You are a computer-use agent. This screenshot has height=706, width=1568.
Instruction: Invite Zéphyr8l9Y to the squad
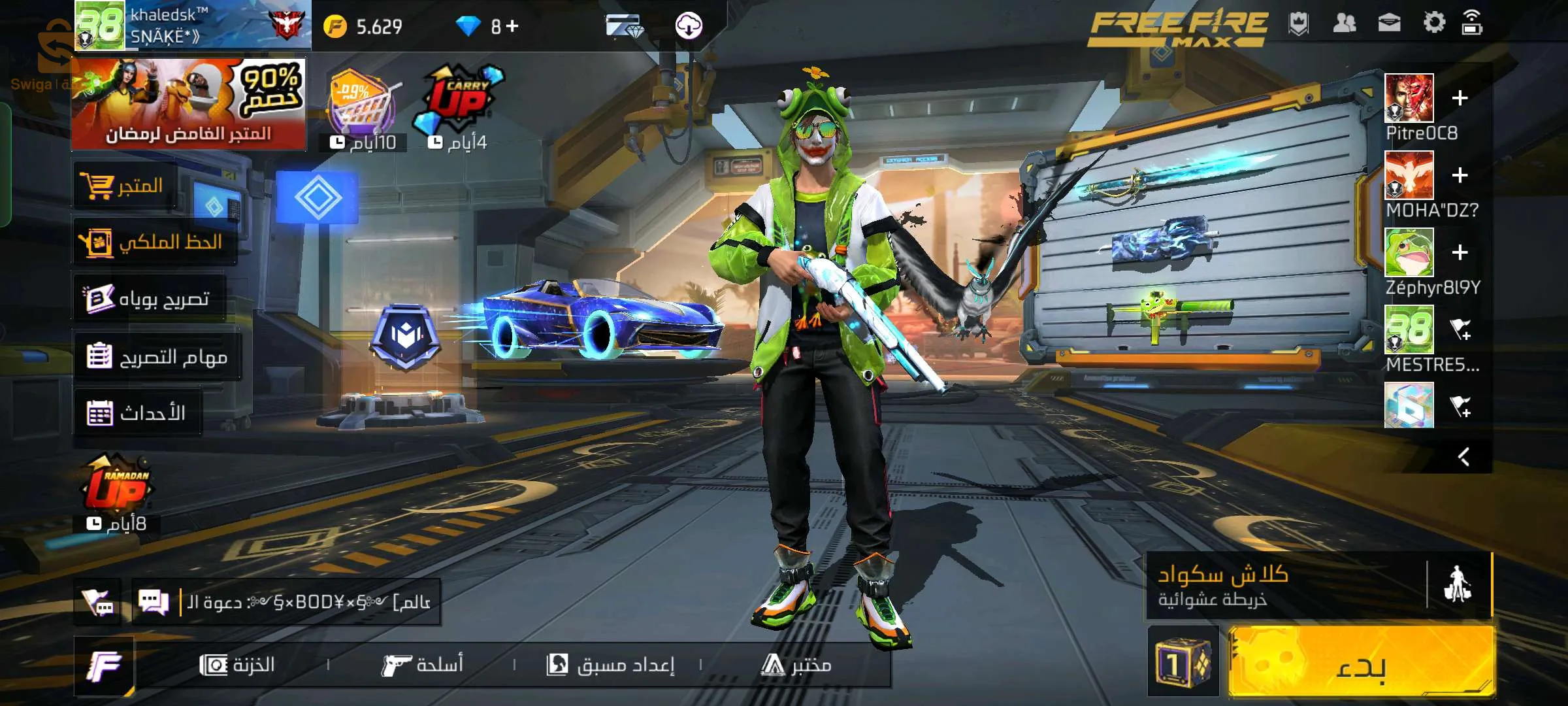click(x=1460, y=252)
